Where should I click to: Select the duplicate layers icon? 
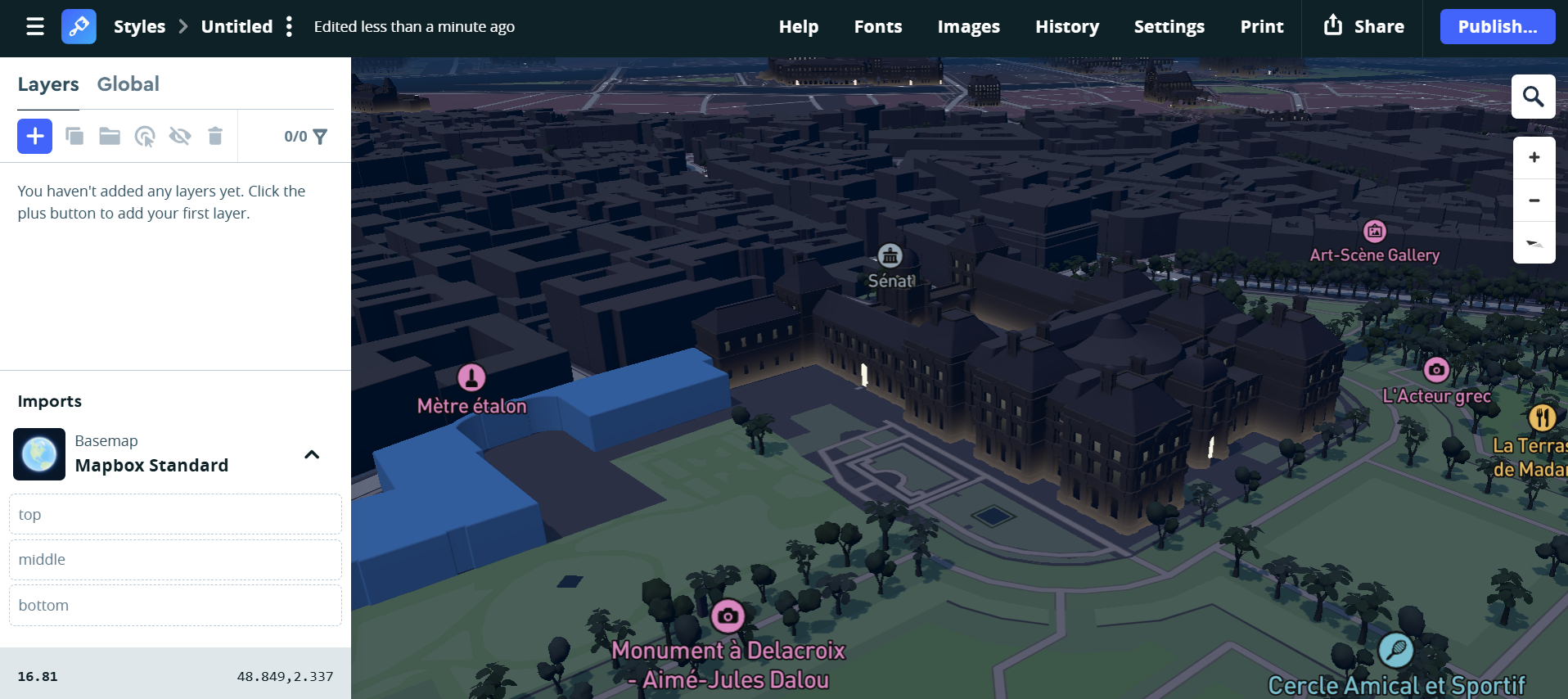point(74,136)
